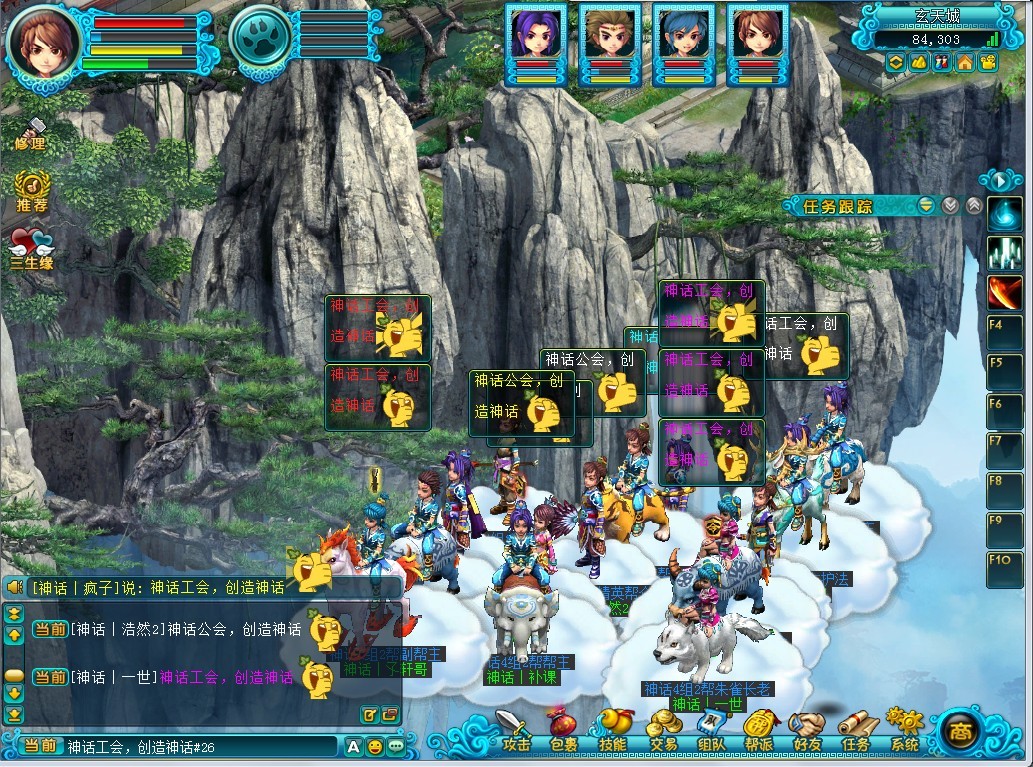Image resolution: width=1033 pixels, height=767 pixels.
Task: Open the 系统 system menu
Action: 904,730
